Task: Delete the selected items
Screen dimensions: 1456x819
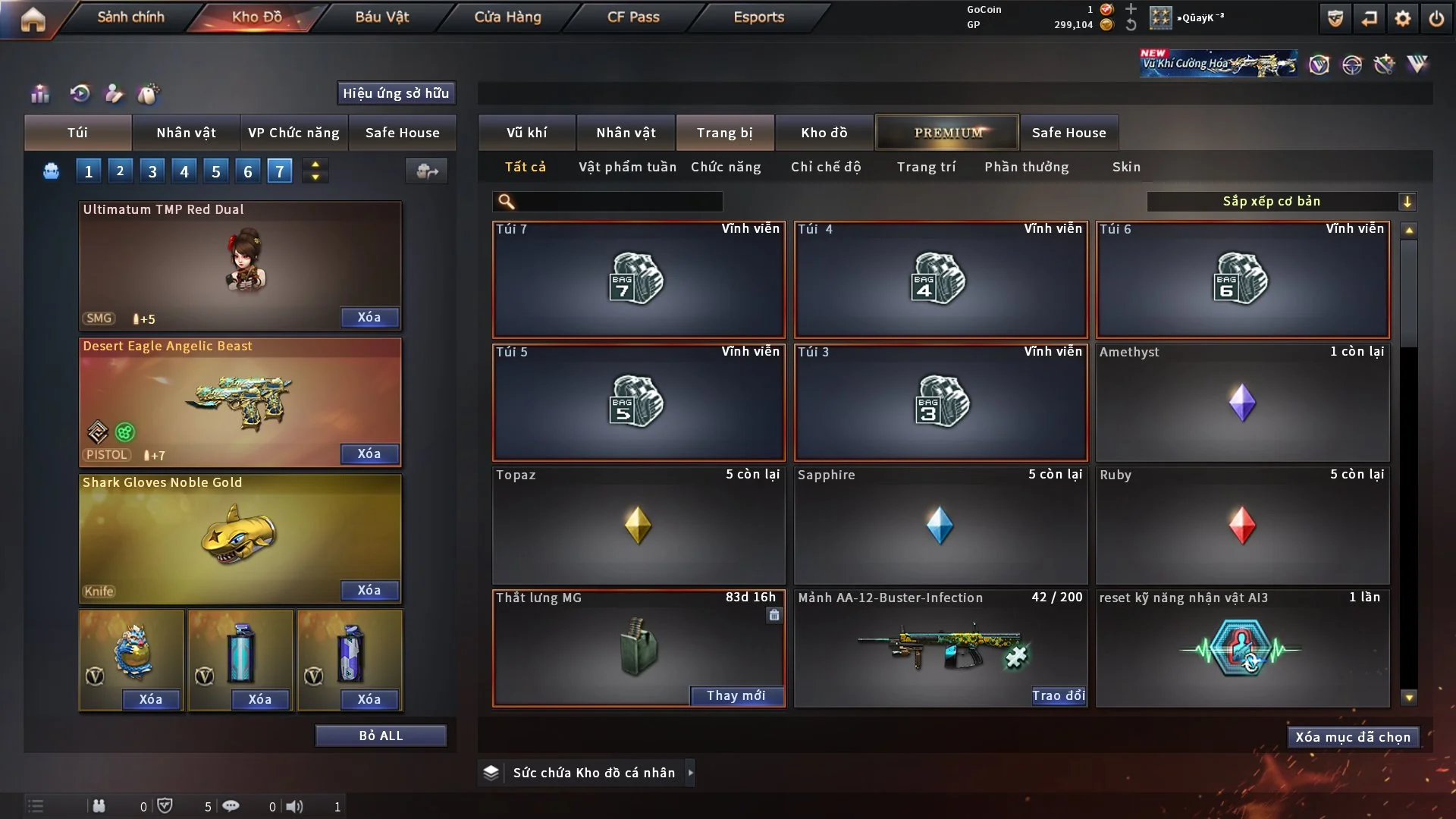Action: tap(1352, 737)
